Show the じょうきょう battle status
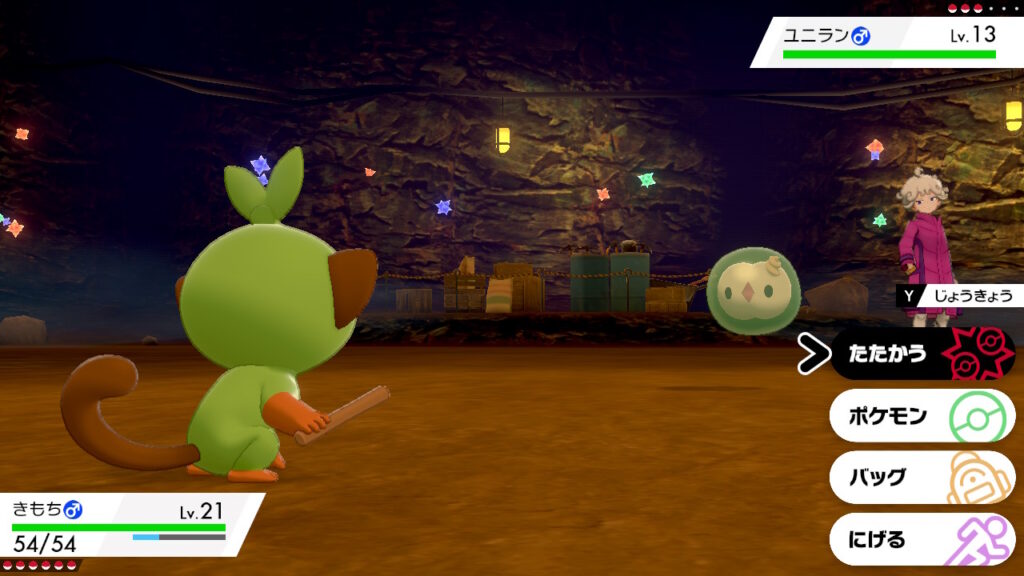The image size is (1024, 576). click(x=960, y=296)
